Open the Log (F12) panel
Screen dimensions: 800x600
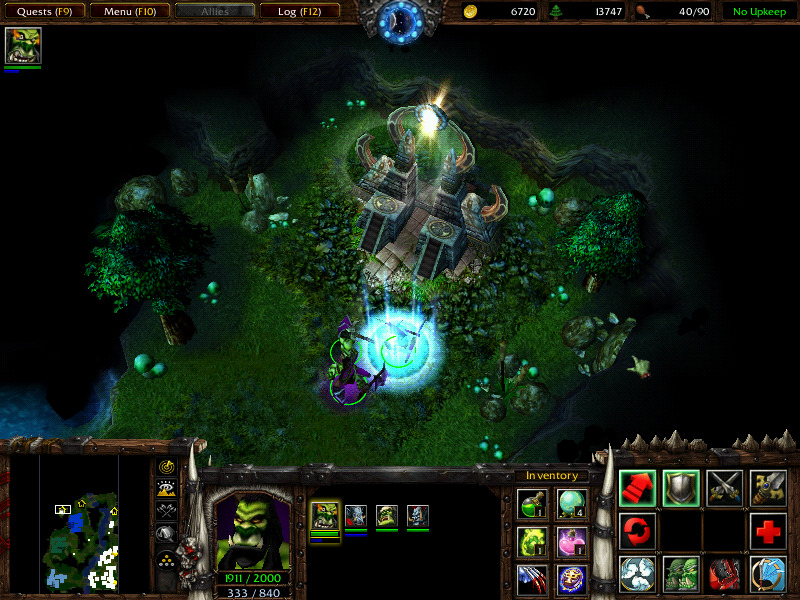[298, 12]
